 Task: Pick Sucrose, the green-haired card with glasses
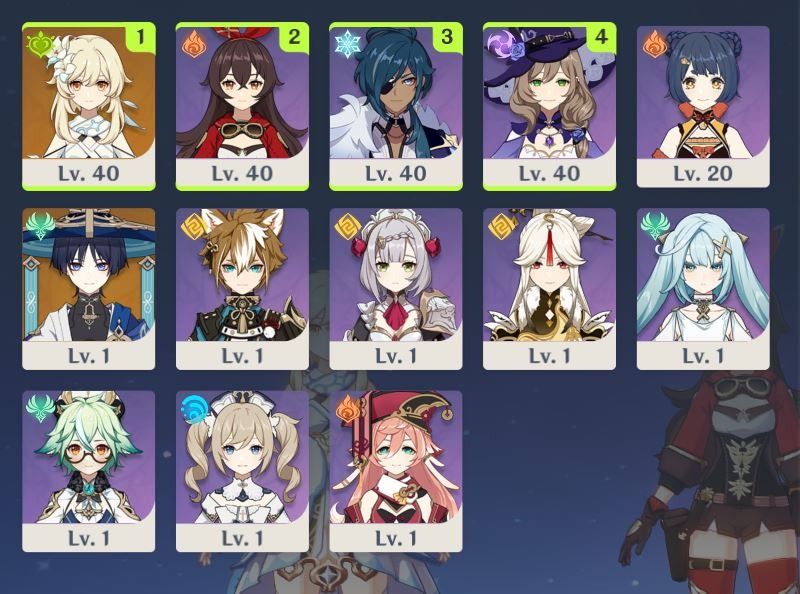88,470
